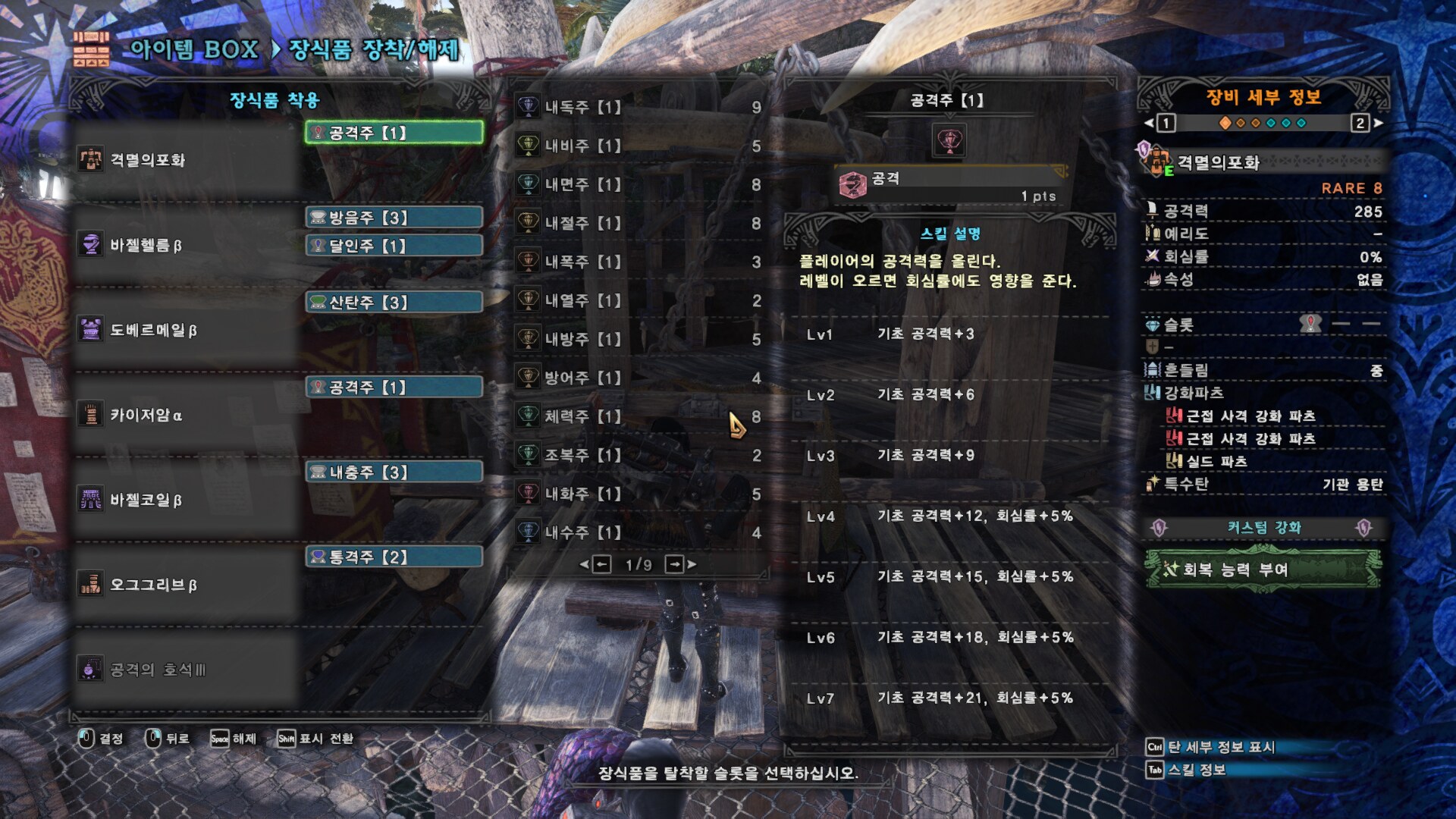The width and height of the screenshot is (1456, 819).
Task: Choose the 통격주【2】 slot on 오그그리브β
Action: (x=394, y=557)
